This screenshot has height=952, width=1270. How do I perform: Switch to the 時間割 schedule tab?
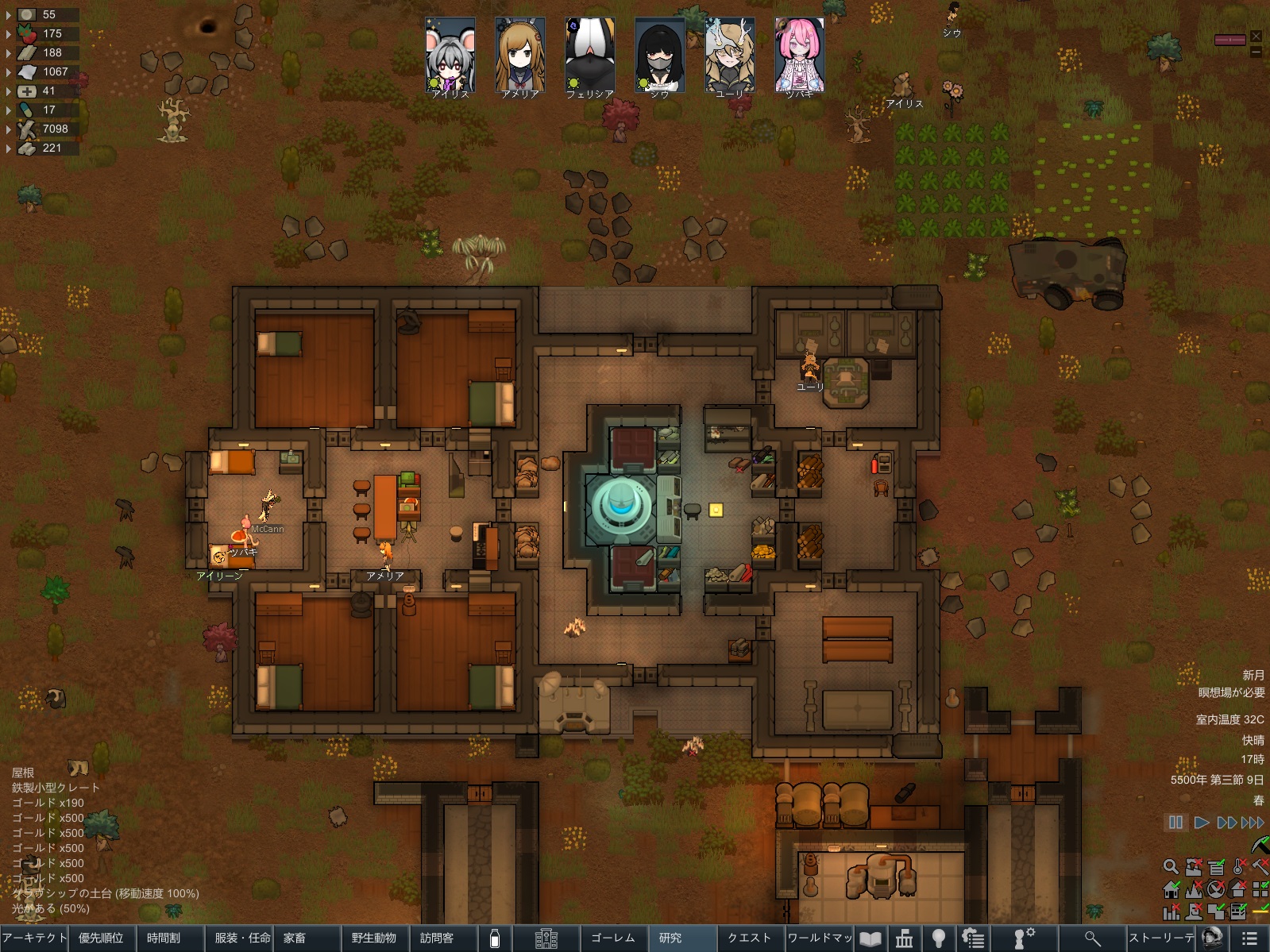click(x=164, y=938)
